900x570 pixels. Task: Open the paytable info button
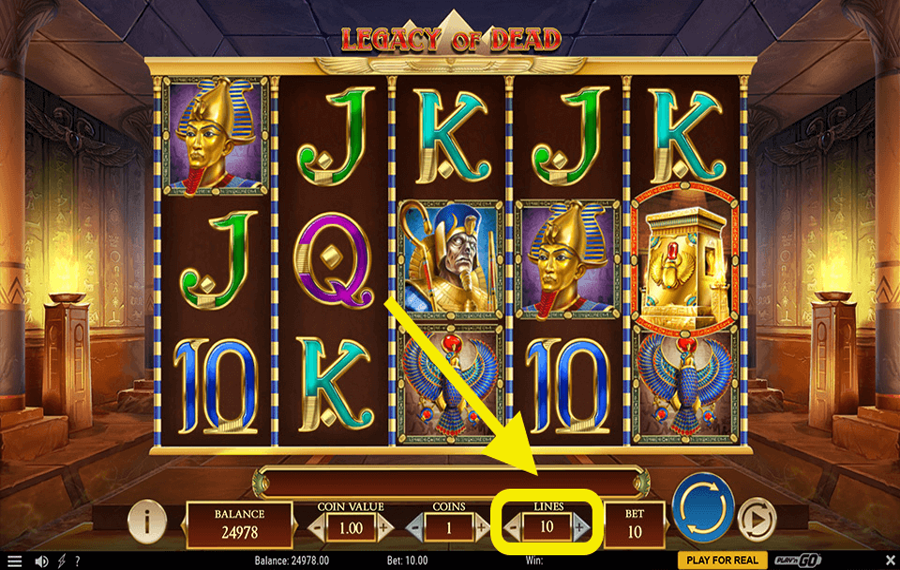tap(148, 520)
